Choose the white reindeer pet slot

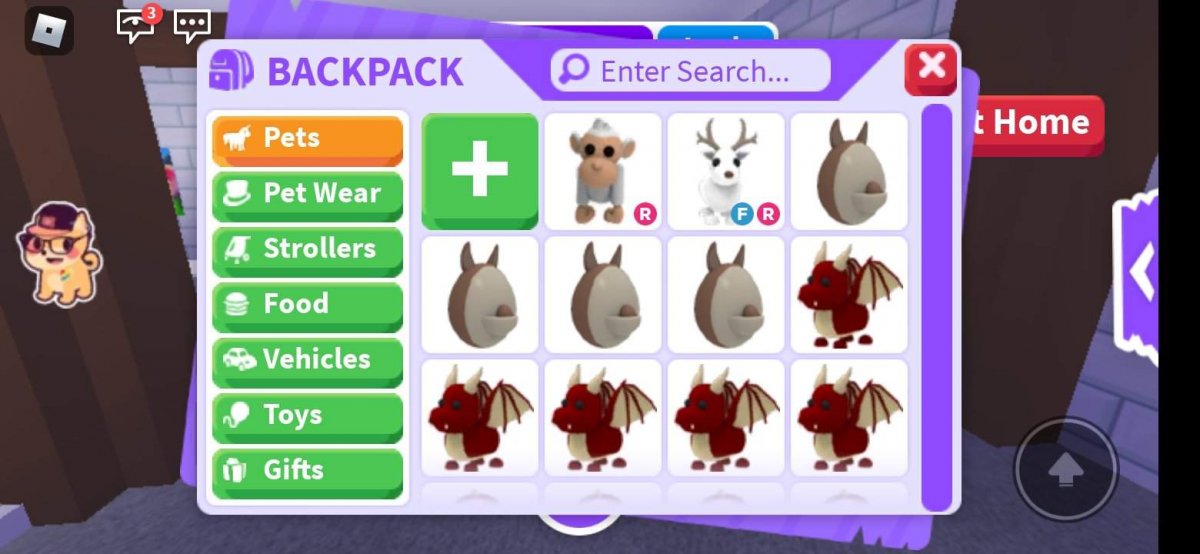point(726,171)
